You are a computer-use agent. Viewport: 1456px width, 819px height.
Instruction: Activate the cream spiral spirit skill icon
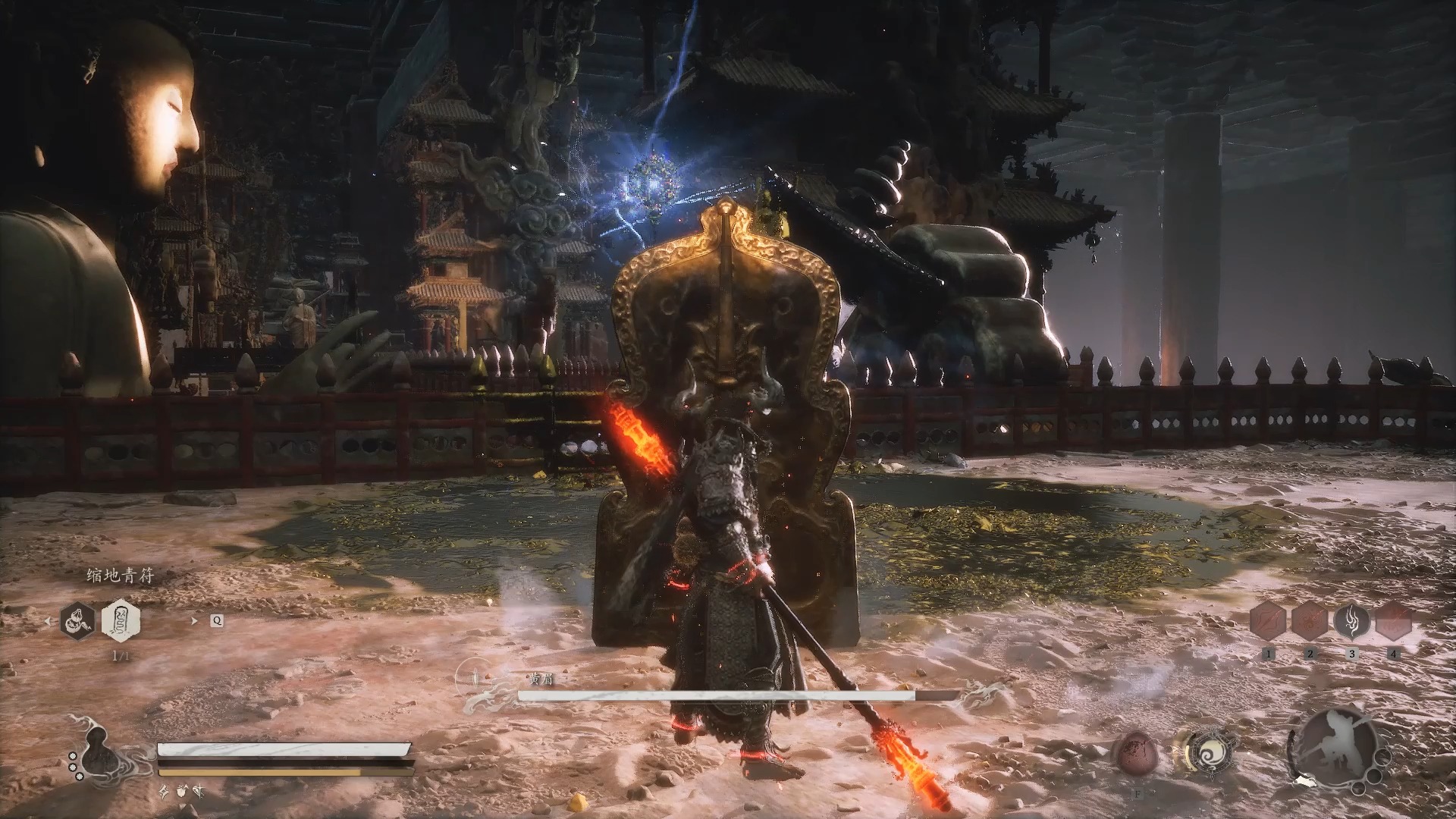click(x=1204, y=754)
